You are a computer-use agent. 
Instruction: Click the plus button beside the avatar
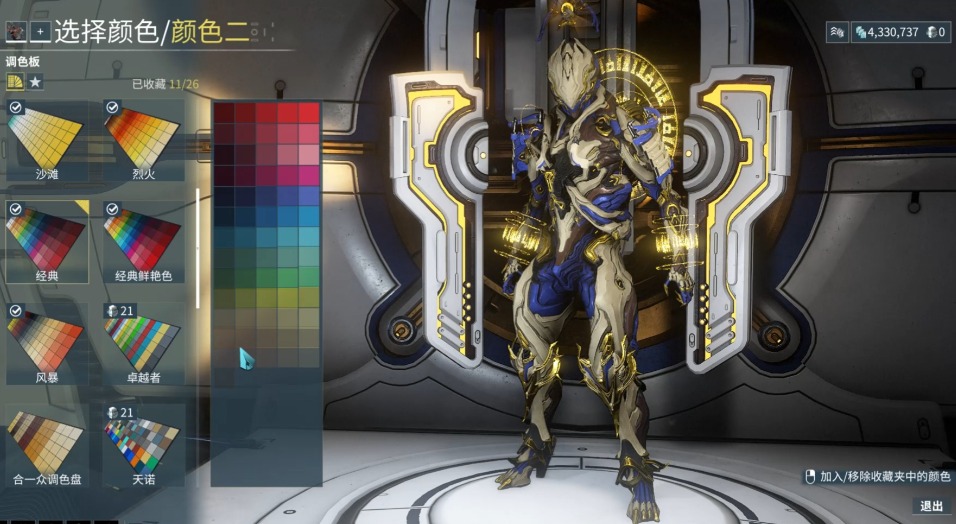click(41, 31)
